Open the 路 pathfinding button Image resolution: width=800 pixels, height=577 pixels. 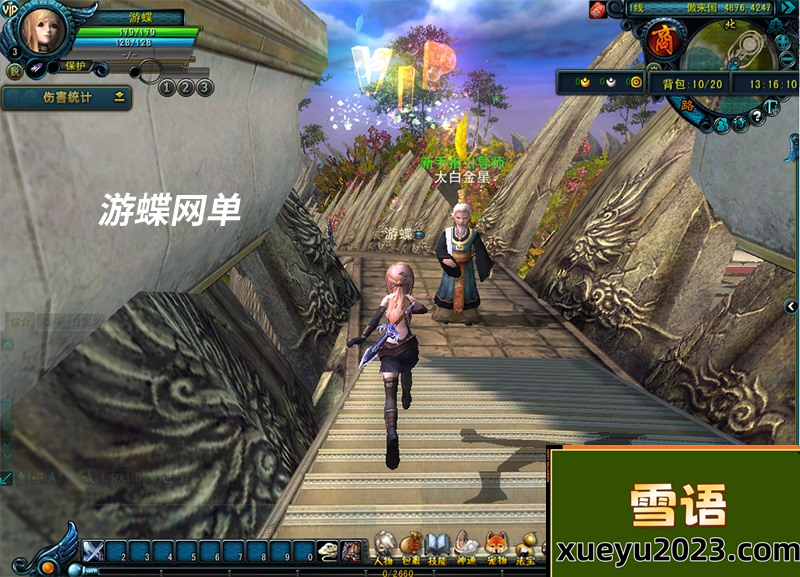687,103
